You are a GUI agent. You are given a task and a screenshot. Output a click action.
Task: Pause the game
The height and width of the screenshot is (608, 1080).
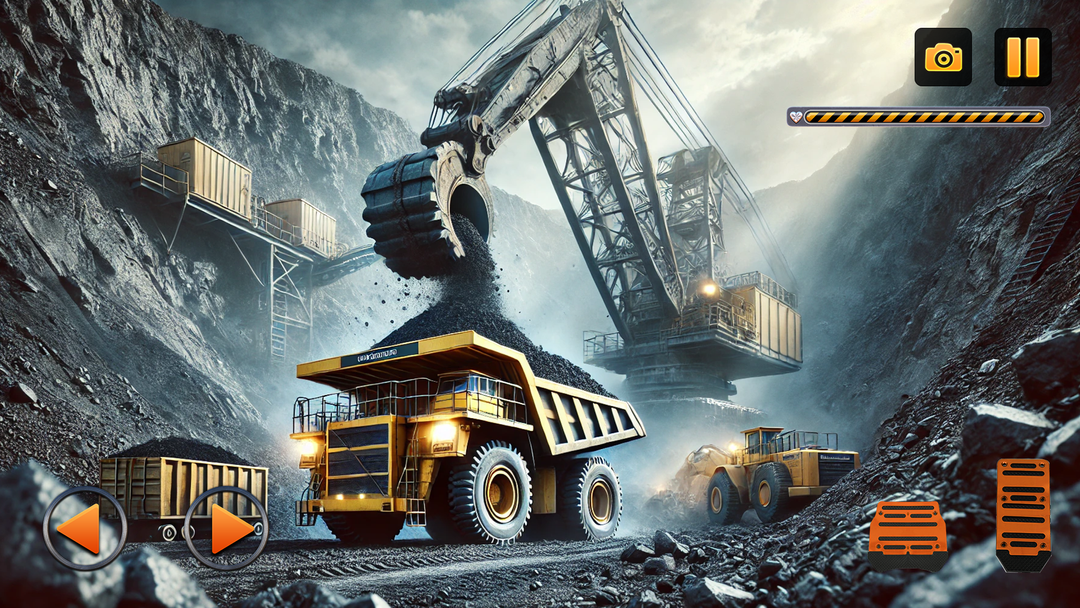pyautogui.click(x=1022, y=57)
